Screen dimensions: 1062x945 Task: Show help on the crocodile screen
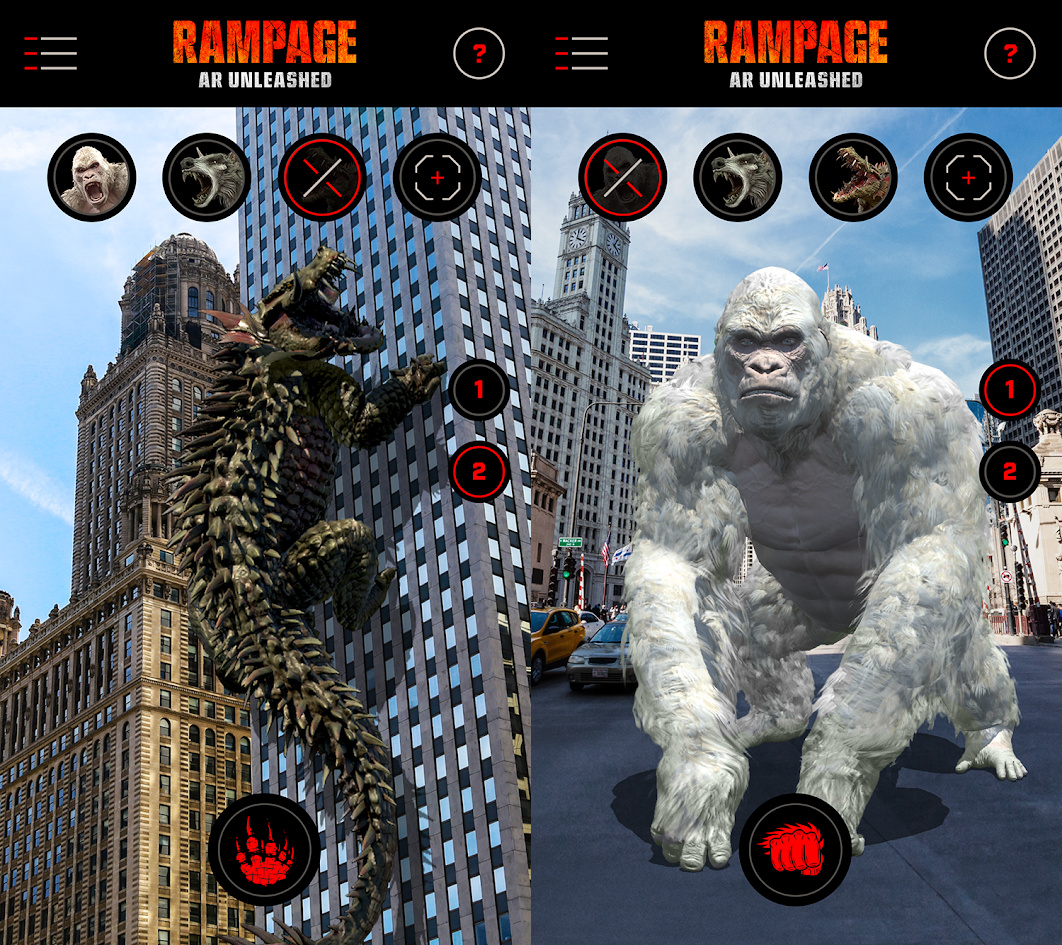tap(479, 53)
